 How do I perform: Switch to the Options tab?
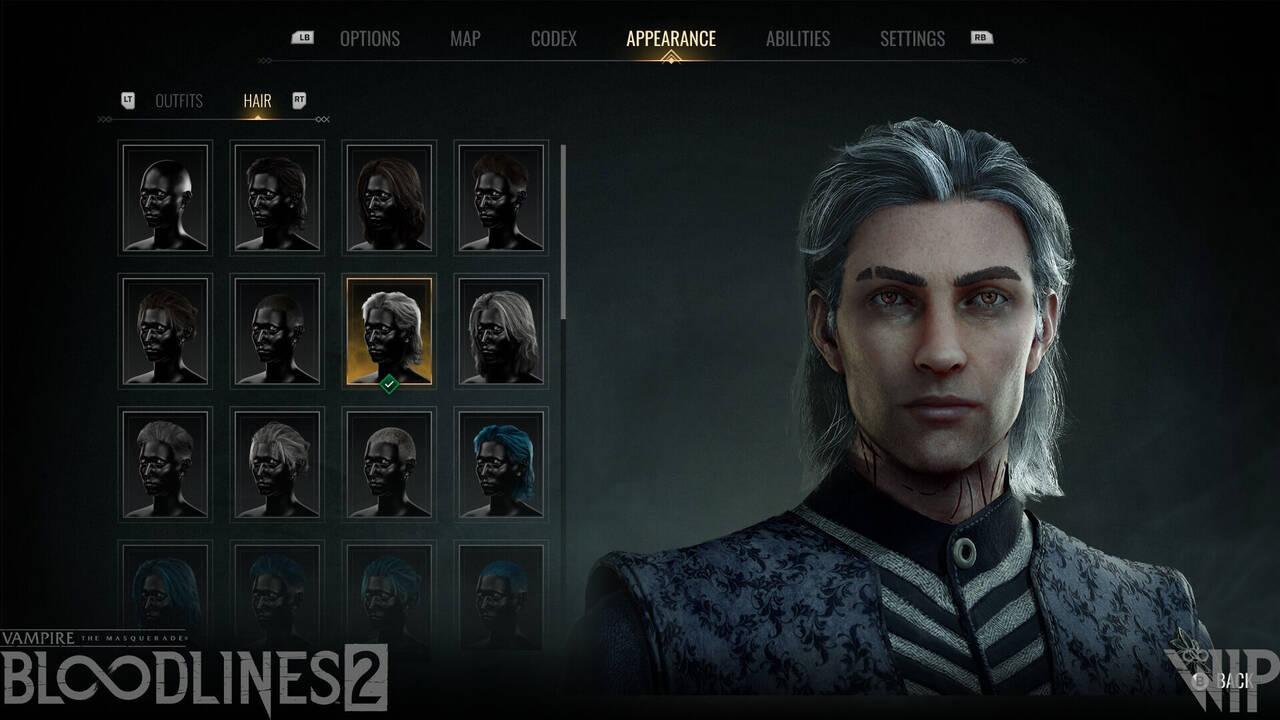(371, 39)
